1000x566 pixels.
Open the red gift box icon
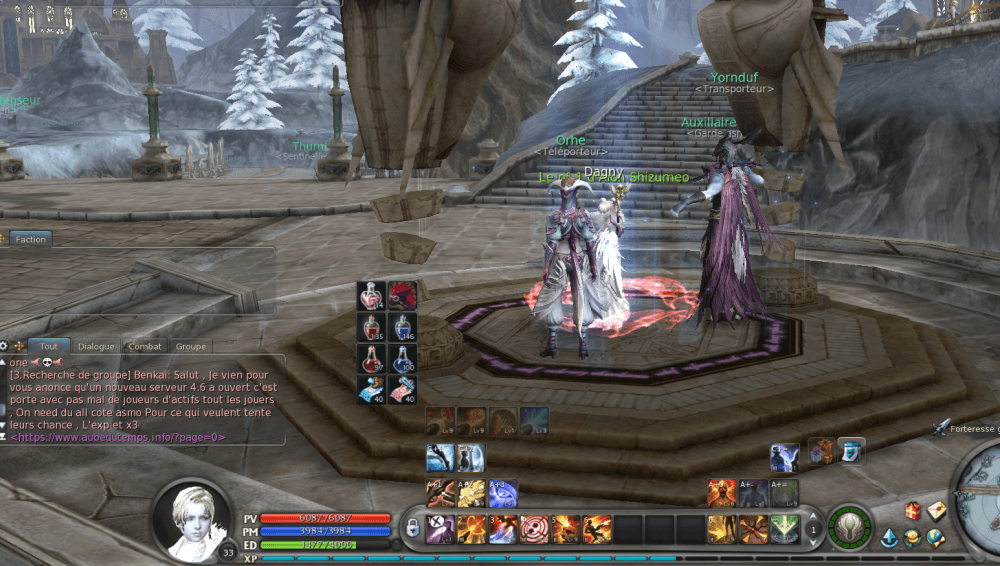pos(913,511)
